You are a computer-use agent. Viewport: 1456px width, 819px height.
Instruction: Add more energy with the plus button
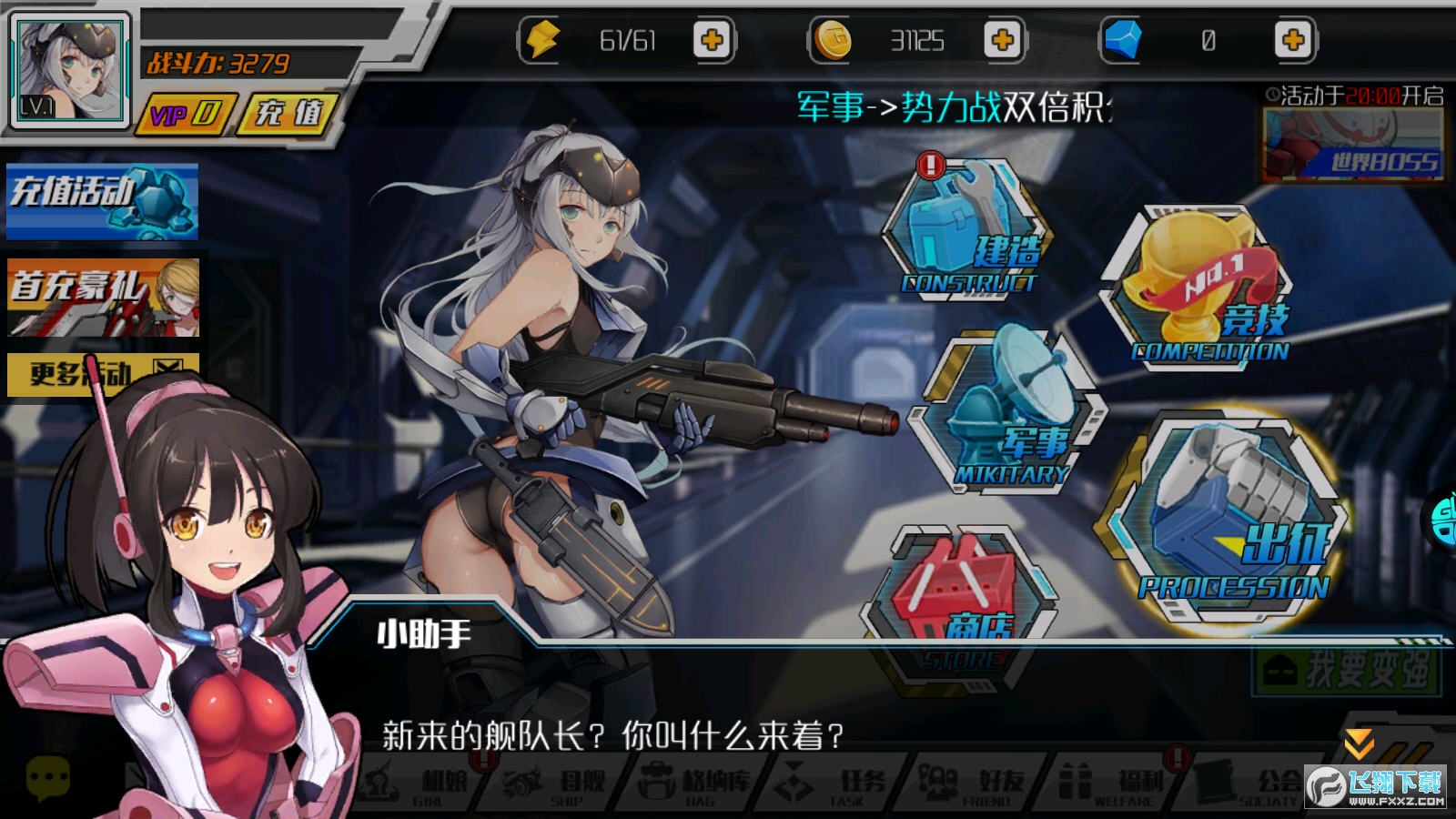(712, 40)
